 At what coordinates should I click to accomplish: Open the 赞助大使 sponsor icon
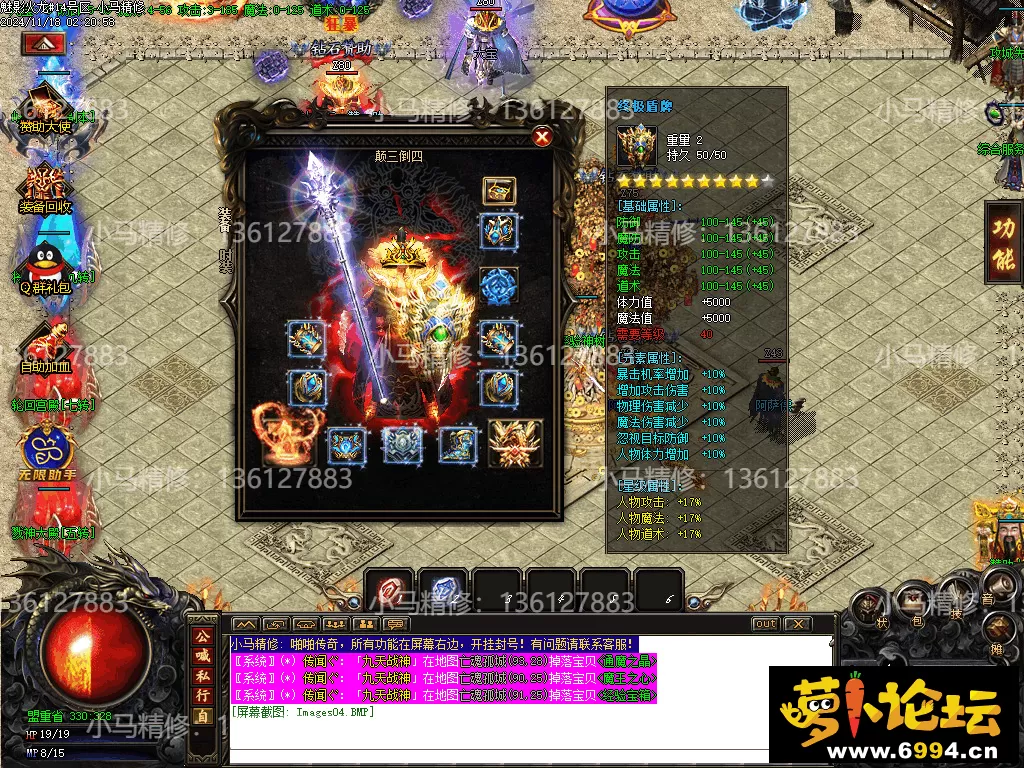pyautogui.click(x=43, y=103)
